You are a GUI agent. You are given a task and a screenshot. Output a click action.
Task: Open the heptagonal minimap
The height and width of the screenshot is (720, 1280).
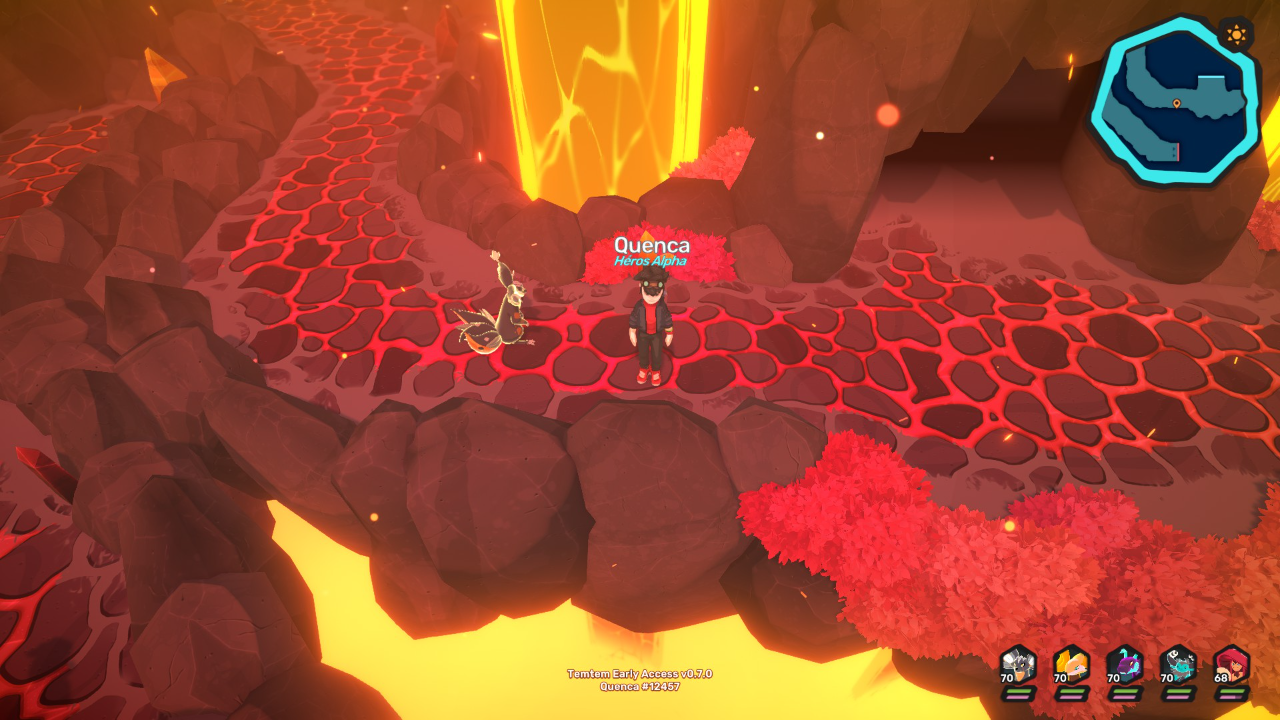tap(1172, 102)
